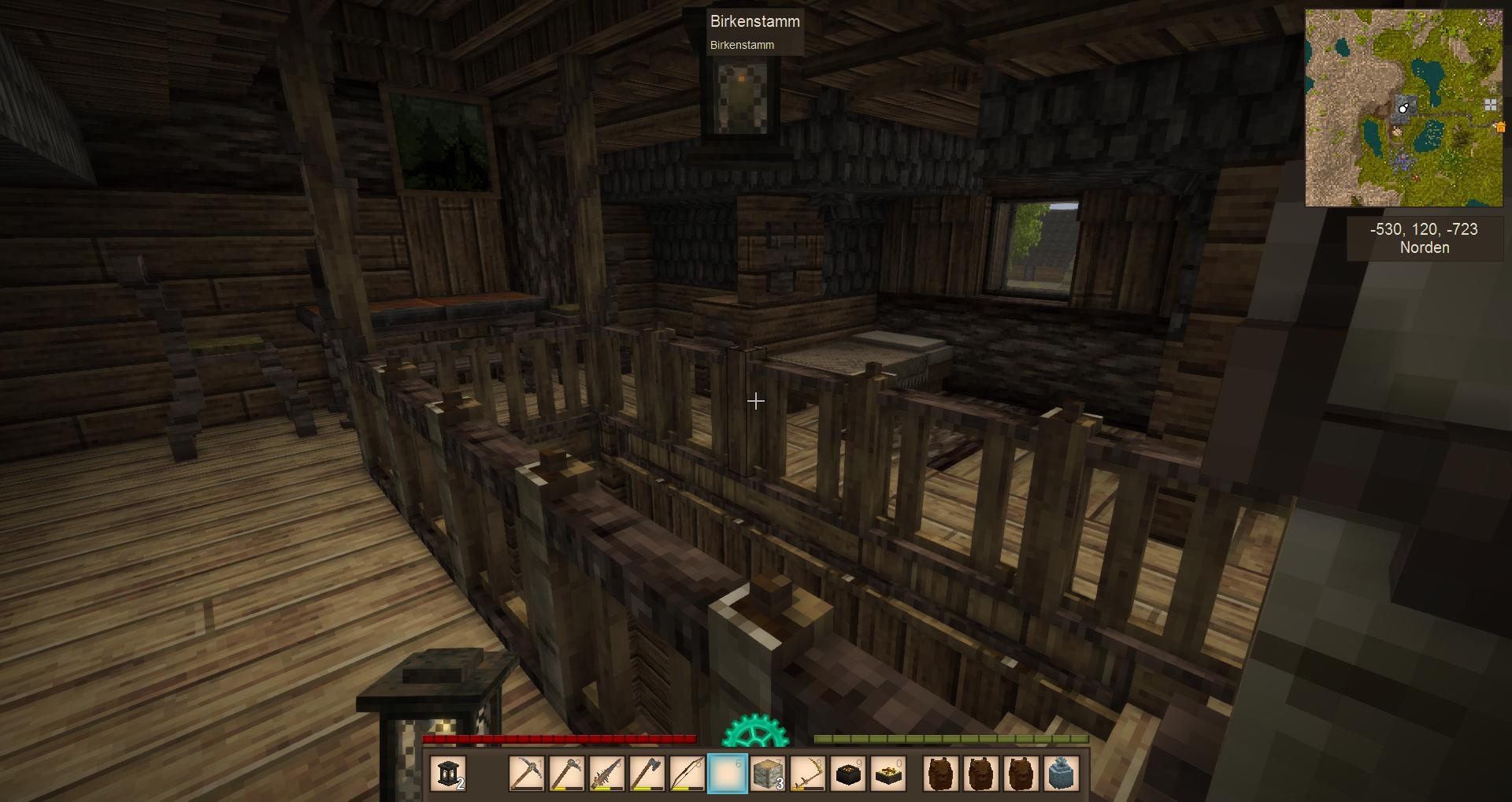Choose the scythe in the hotbar
This screenshot has height=802, width=1512.
[x=808, y=774]
